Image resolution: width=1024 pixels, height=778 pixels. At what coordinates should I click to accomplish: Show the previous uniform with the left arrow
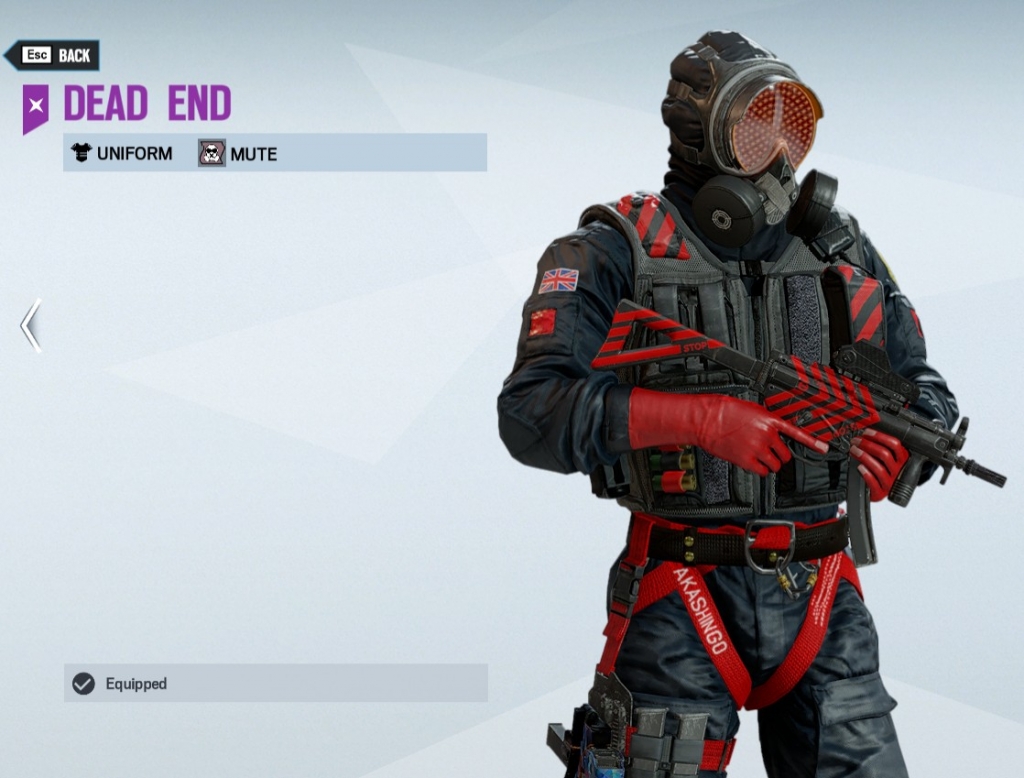click(31, 326)
